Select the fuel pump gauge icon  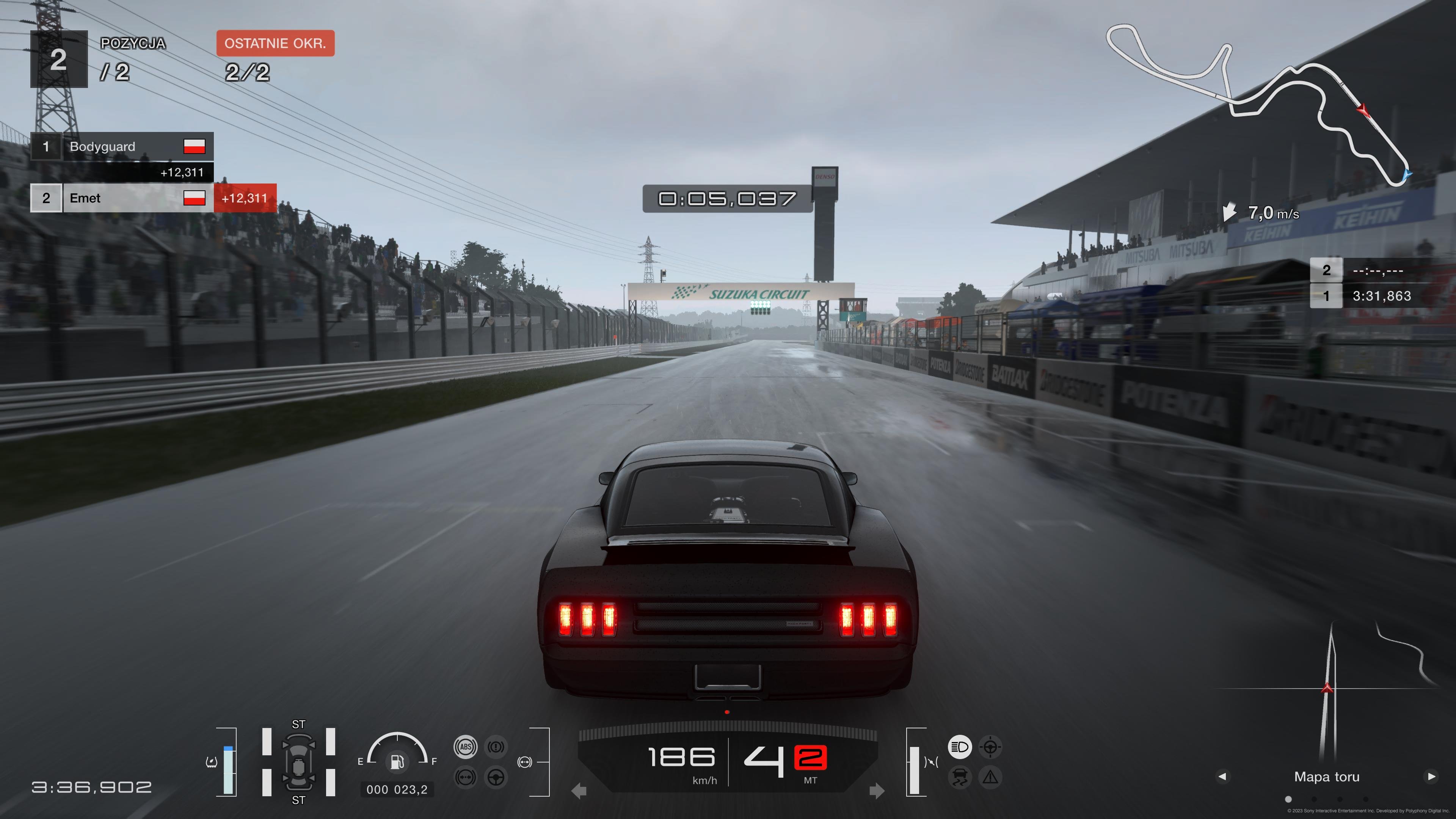pos(397,761)
